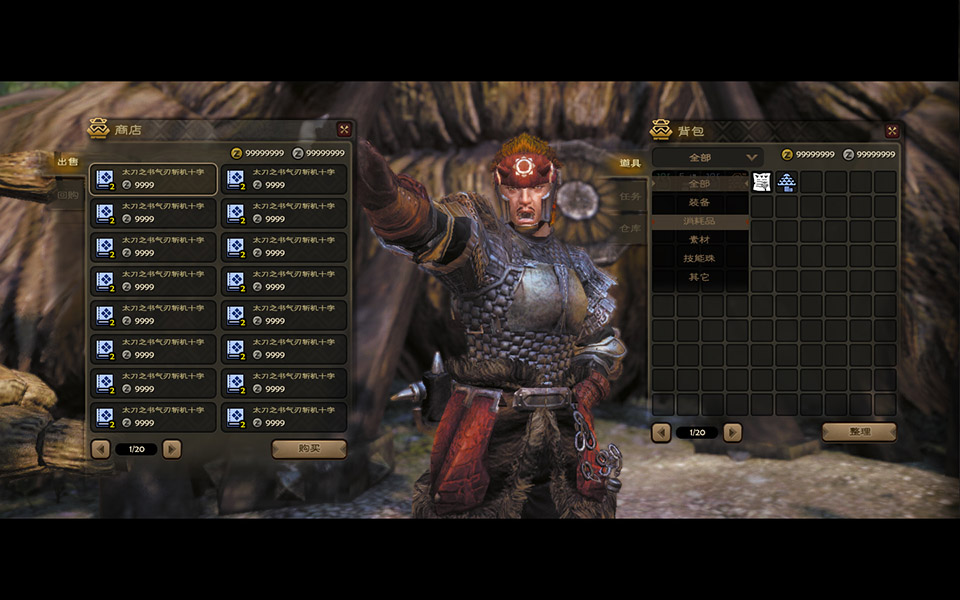Filter the backpack by 素材
This screenshot has height=600, width=960.
click(700, 240)
